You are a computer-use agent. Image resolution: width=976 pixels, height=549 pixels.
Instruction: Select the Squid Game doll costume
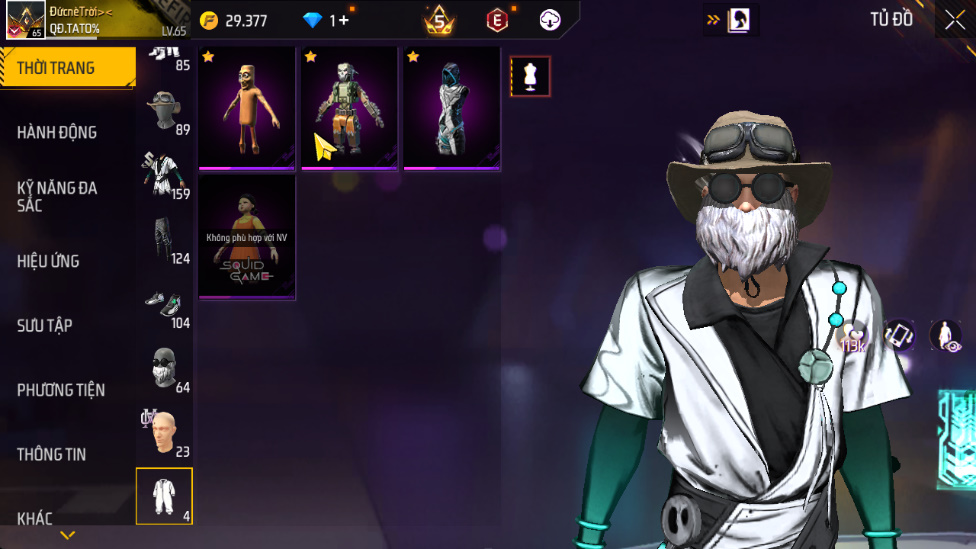pyautogui.click(x=246, y=237)
